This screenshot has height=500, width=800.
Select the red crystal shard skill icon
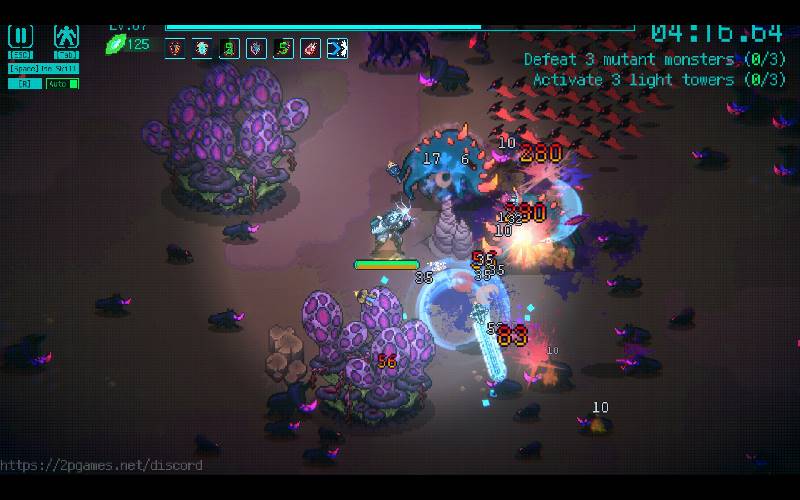pyautogui.click(x=310, y=47)
